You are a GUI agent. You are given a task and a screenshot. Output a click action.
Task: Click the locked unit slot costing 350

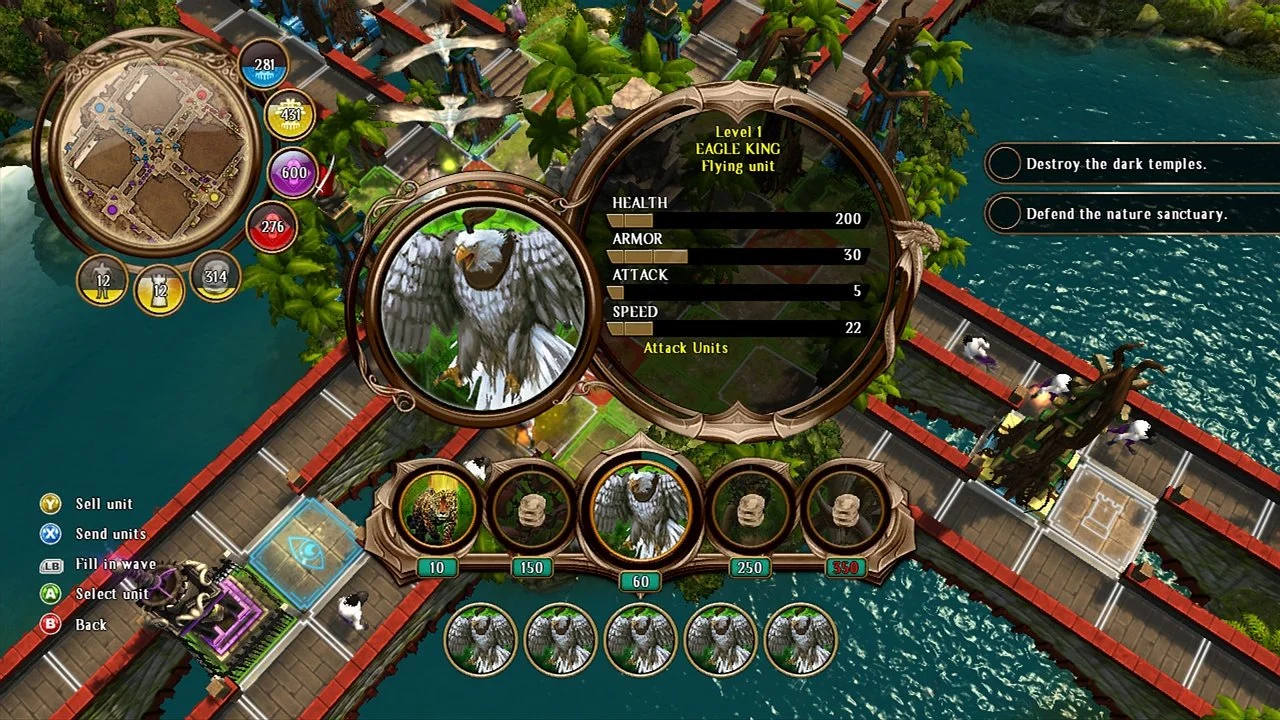(846, 510)
